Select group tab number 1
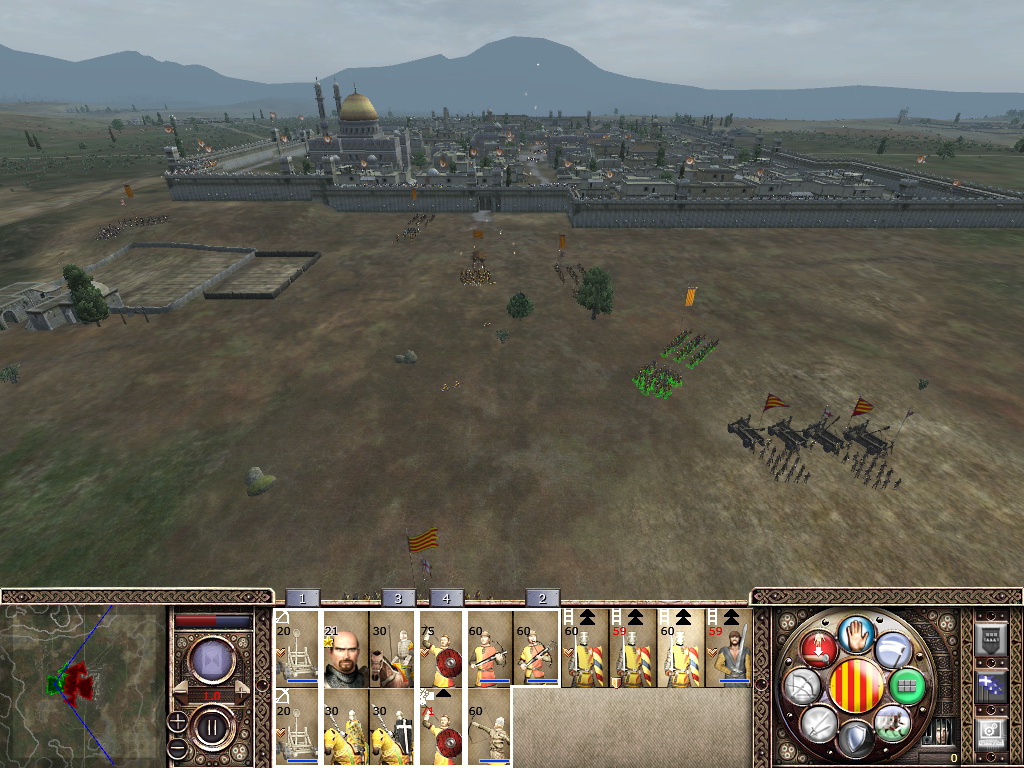Image resolution: width=1024 pixels, height=768 pixels. [x=303, y=598]
